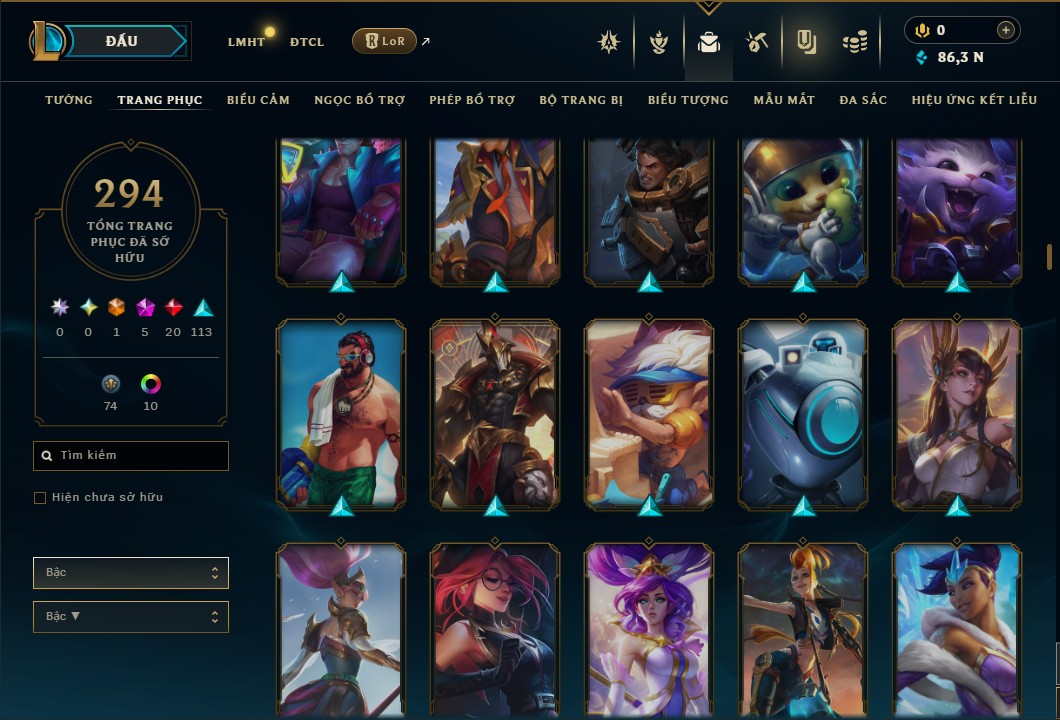Viewport: 1060px width, 720px height.
Task: Go to the PHÉP BỔ TRỢ tab
Action: tap(472, 100)
